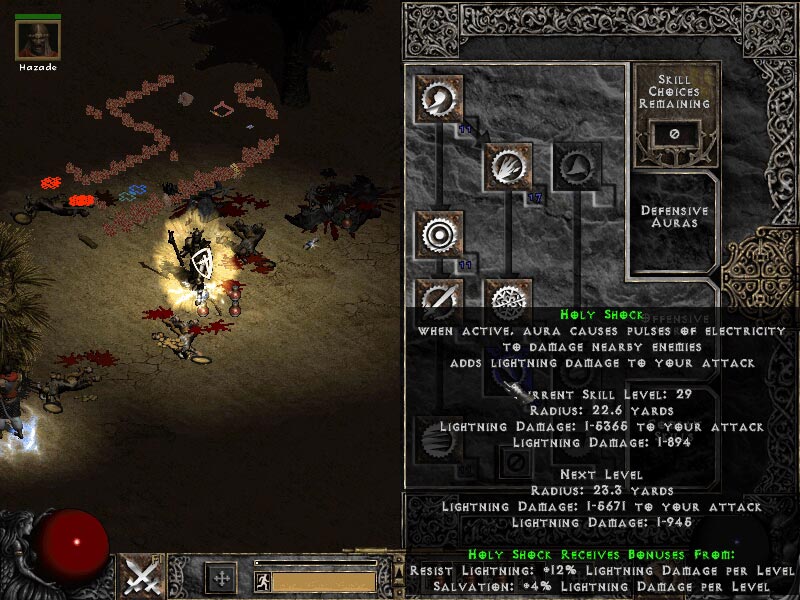
Task: Select the Might aura skill icon
Action: pos(439,99)
